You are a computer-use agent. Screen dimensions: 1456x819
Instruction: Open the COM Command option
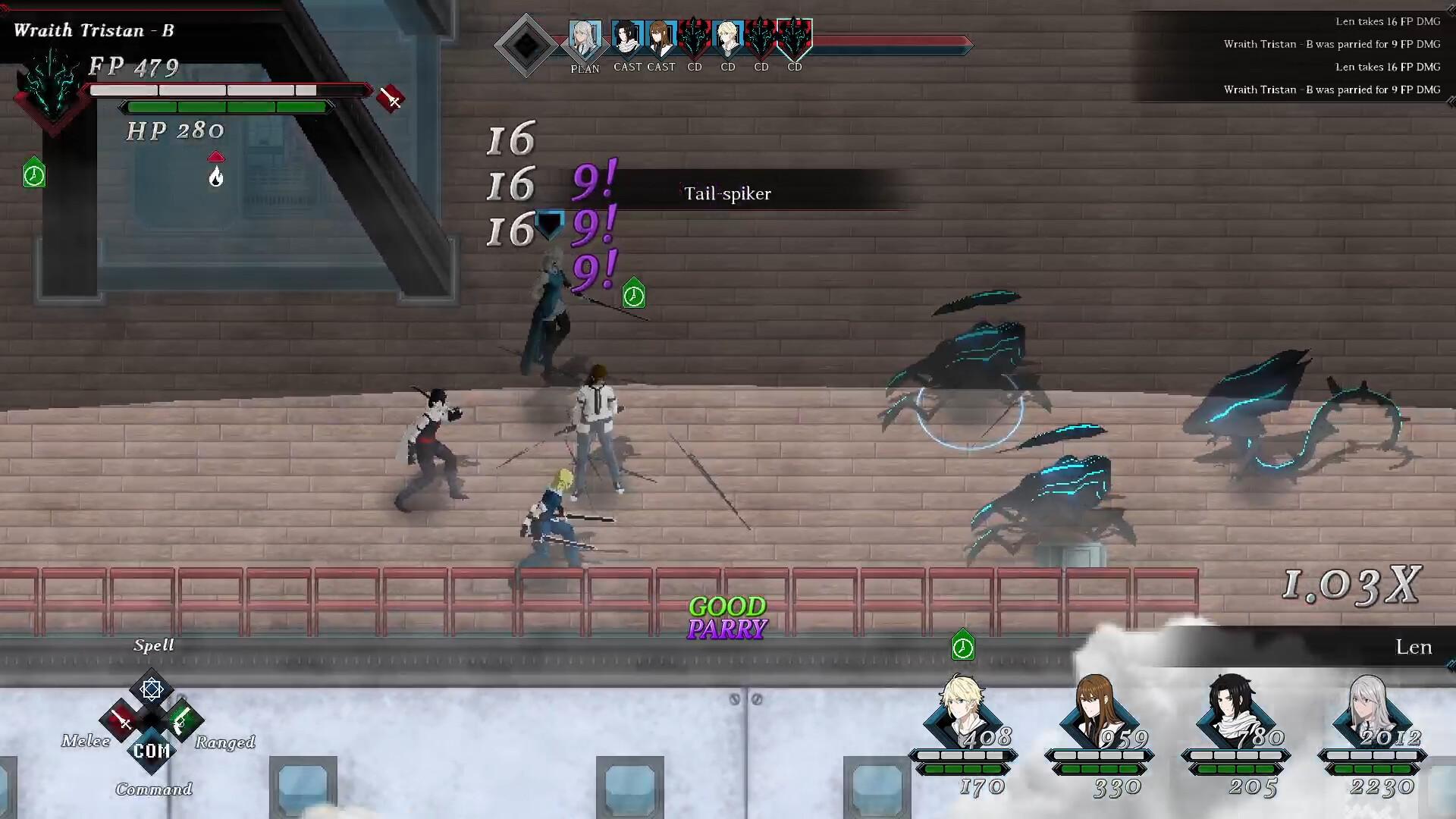pos(152,751)
